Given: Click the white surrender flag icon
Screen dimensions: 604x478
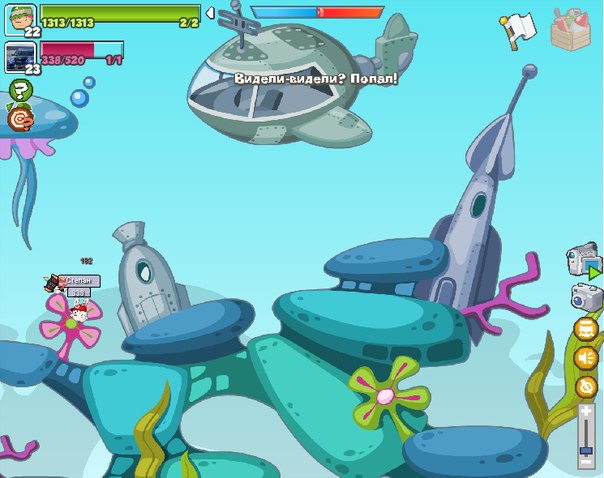Looking at the screenshot, I should coord(519,29).
